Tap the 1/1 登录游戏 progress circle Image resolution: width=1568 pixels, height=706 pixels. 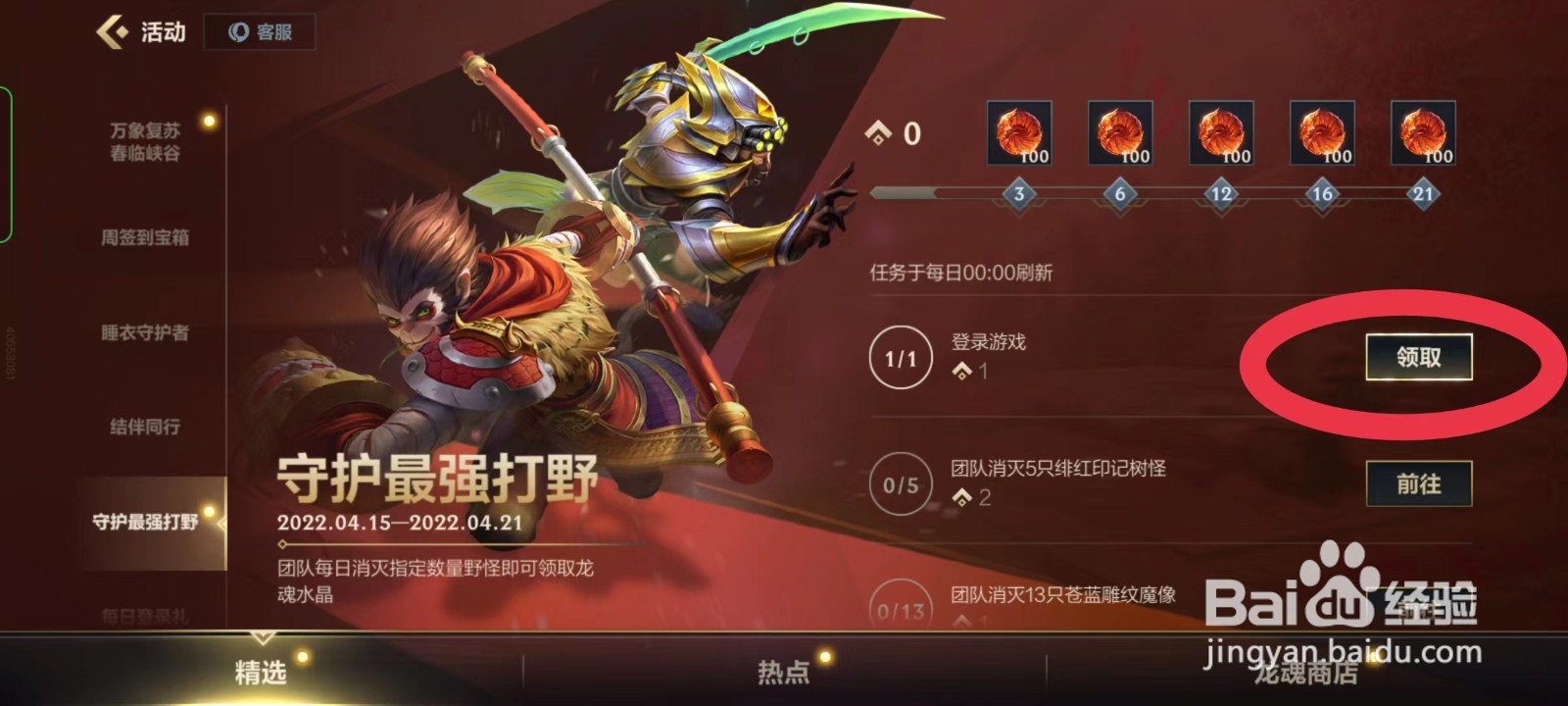898,358
